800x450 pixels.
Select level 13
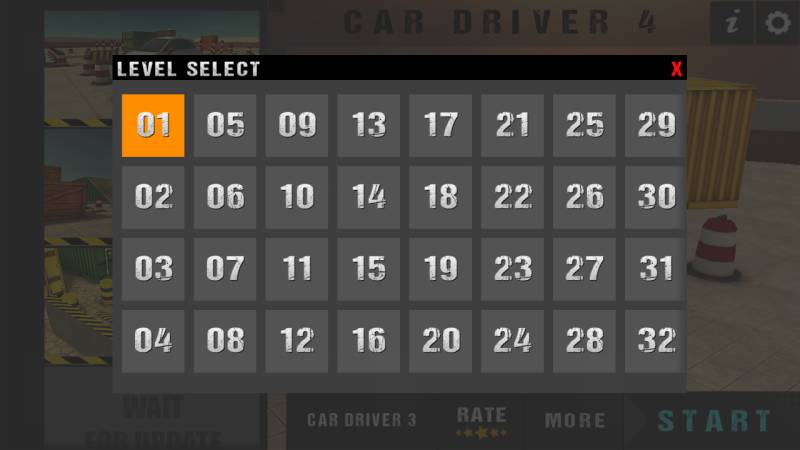[369, 125]
